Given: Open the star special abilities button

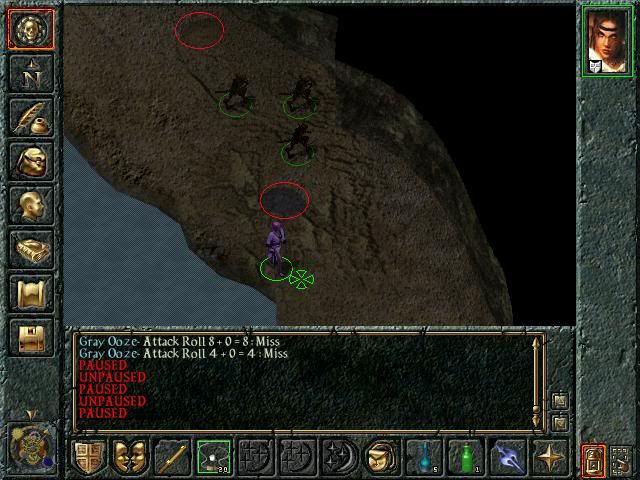Looking at the screenshot, I should pyautogui.click(x=548, y=458).
